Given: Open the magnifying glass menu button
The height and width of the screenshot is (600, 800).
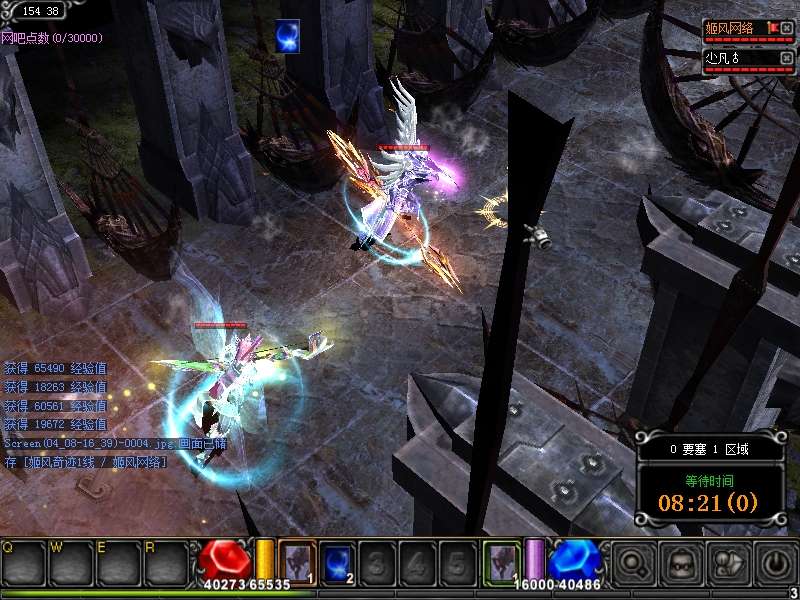Looking at the screenshot, I should pyautogui.click(x=632, y=565).
